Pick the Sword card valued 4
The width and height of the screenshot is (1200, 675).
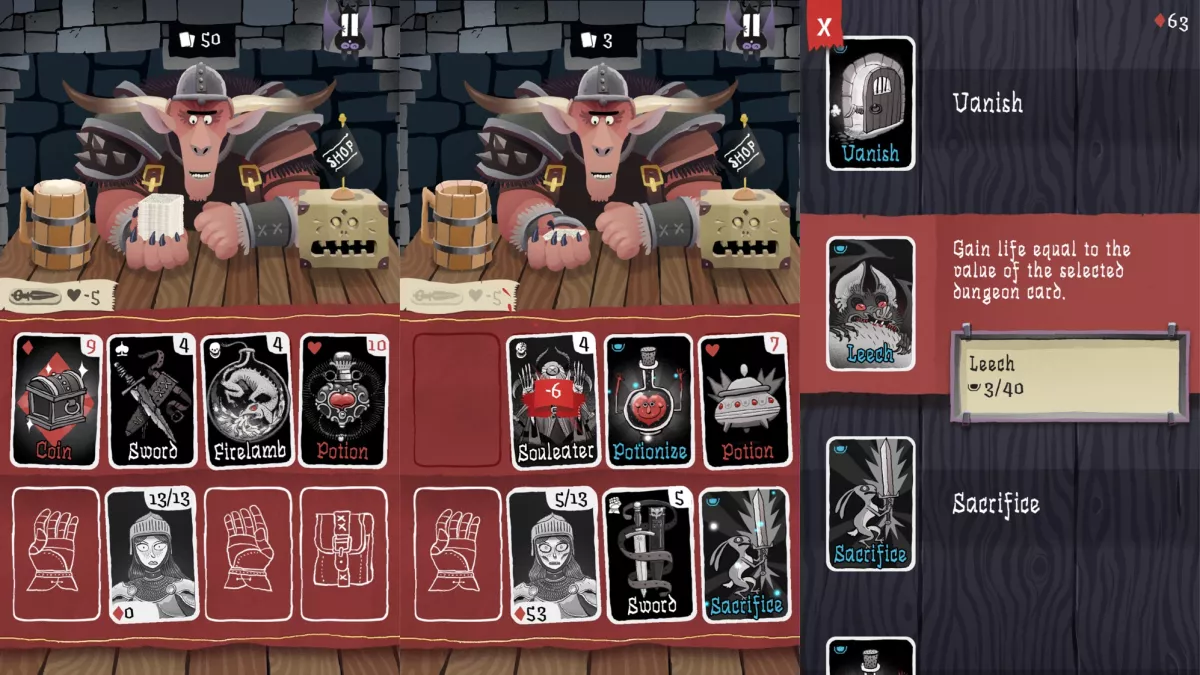[x=152, y=400]
